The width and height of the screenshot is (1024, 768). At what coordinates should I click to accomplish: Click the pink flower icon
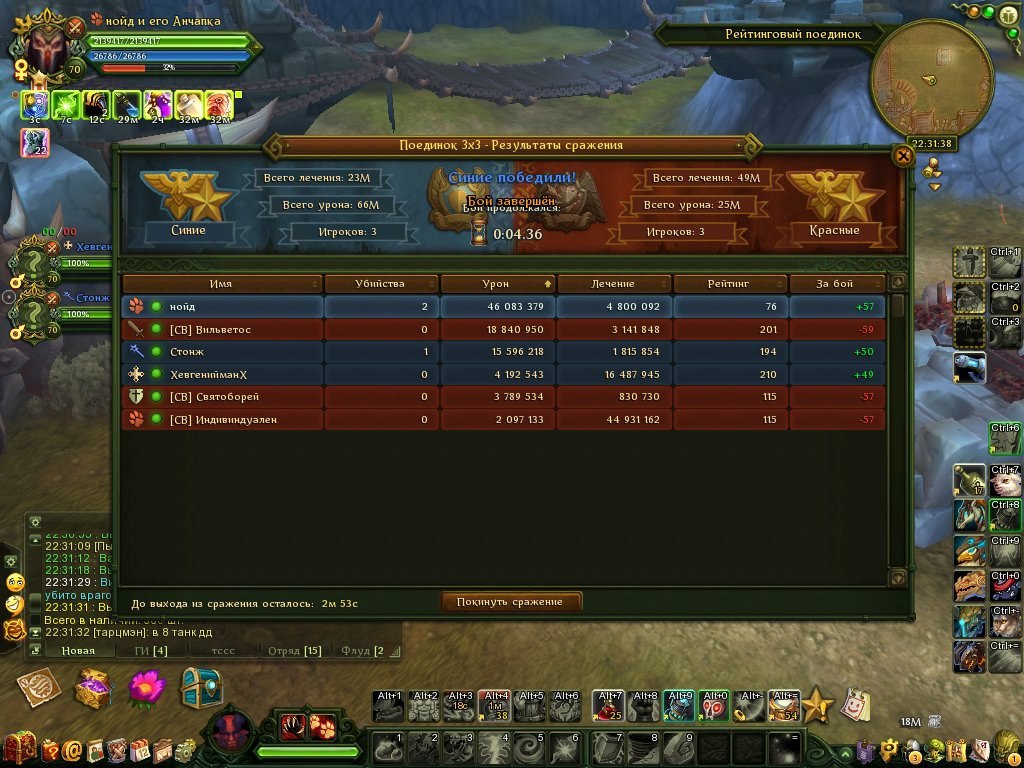147,687
